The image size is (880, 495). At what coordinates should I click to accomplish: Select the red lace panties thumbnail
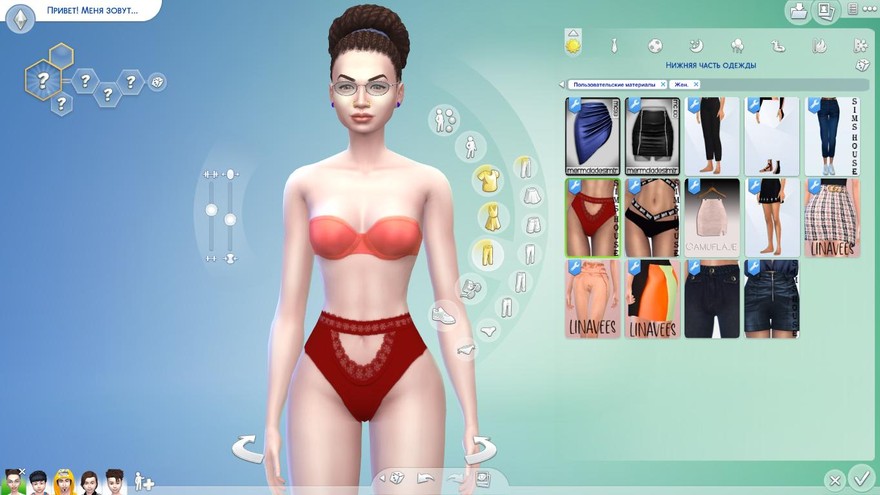pyautogui.click(x=593, y=218)
